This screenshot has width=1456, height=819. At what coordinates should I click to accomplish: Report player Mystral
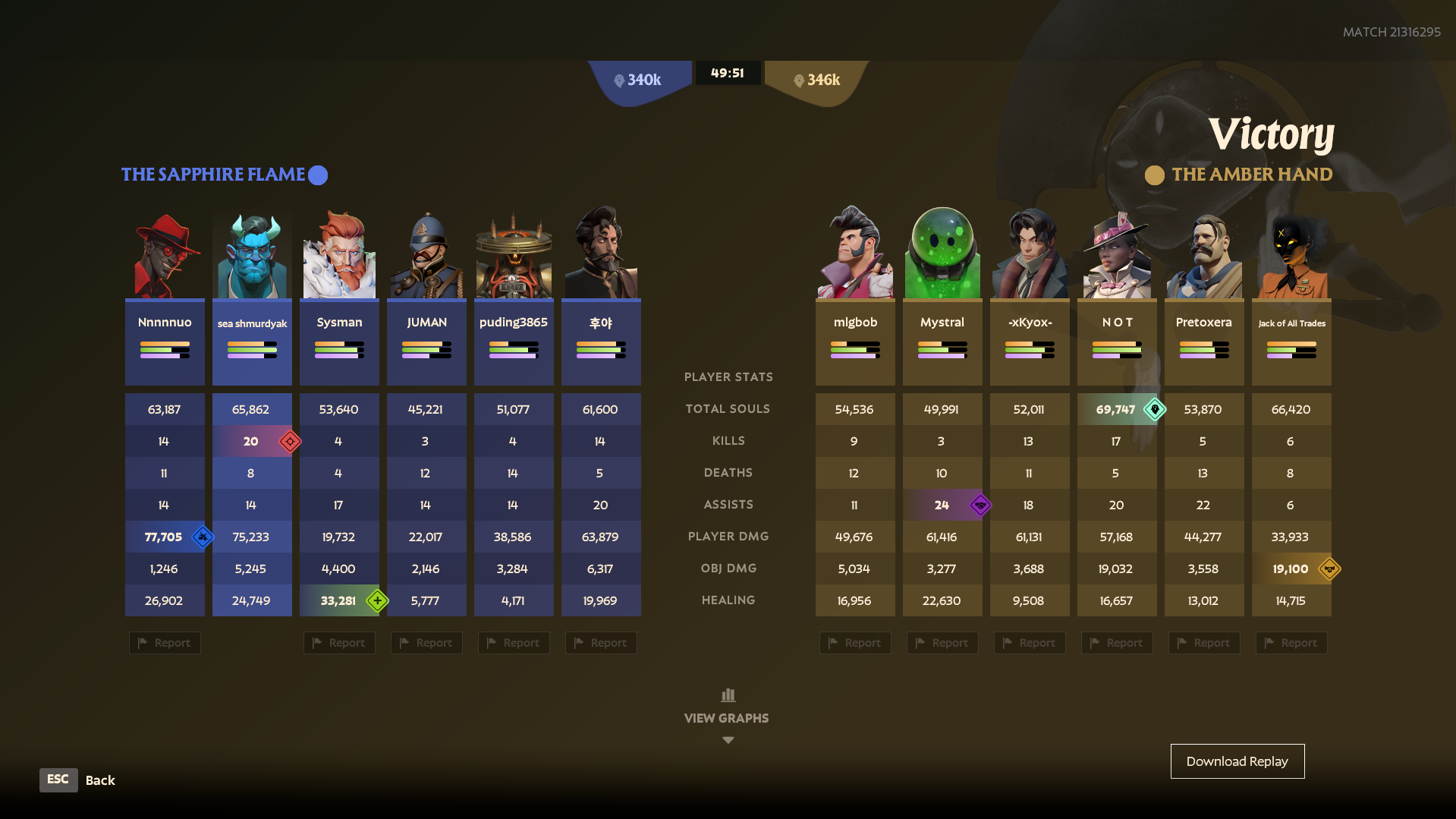942,643
